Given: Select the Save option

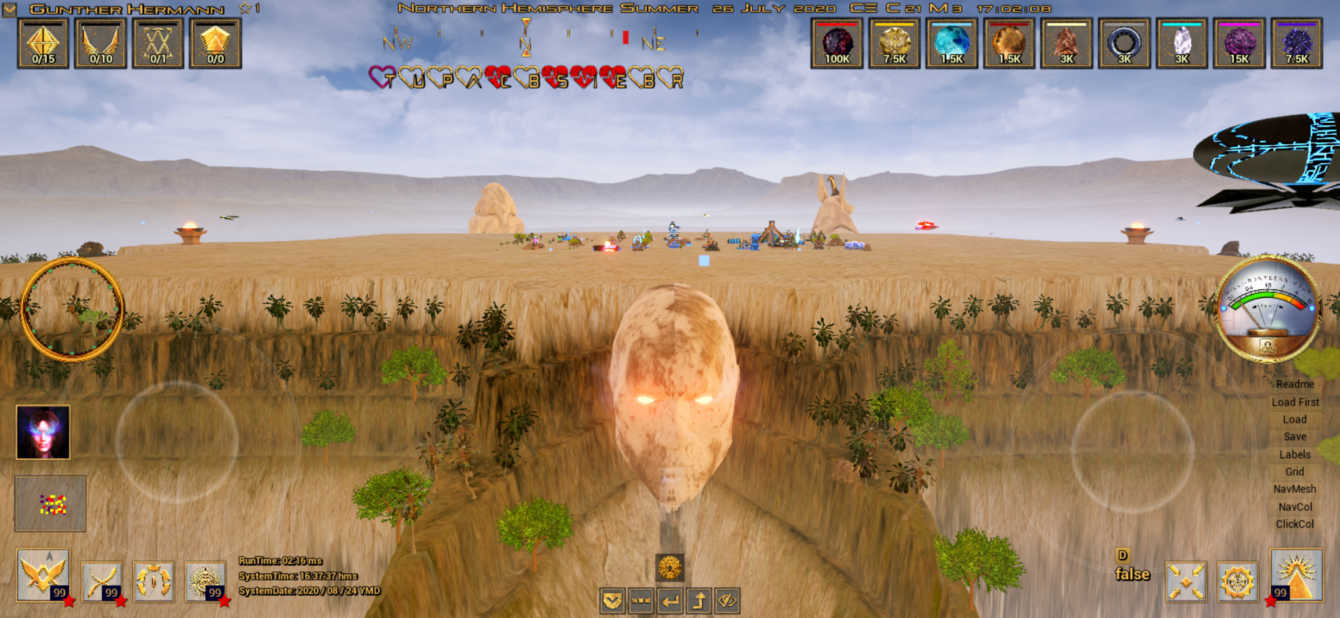Looking at the screenshot, I should click(x=1295, y=437).
